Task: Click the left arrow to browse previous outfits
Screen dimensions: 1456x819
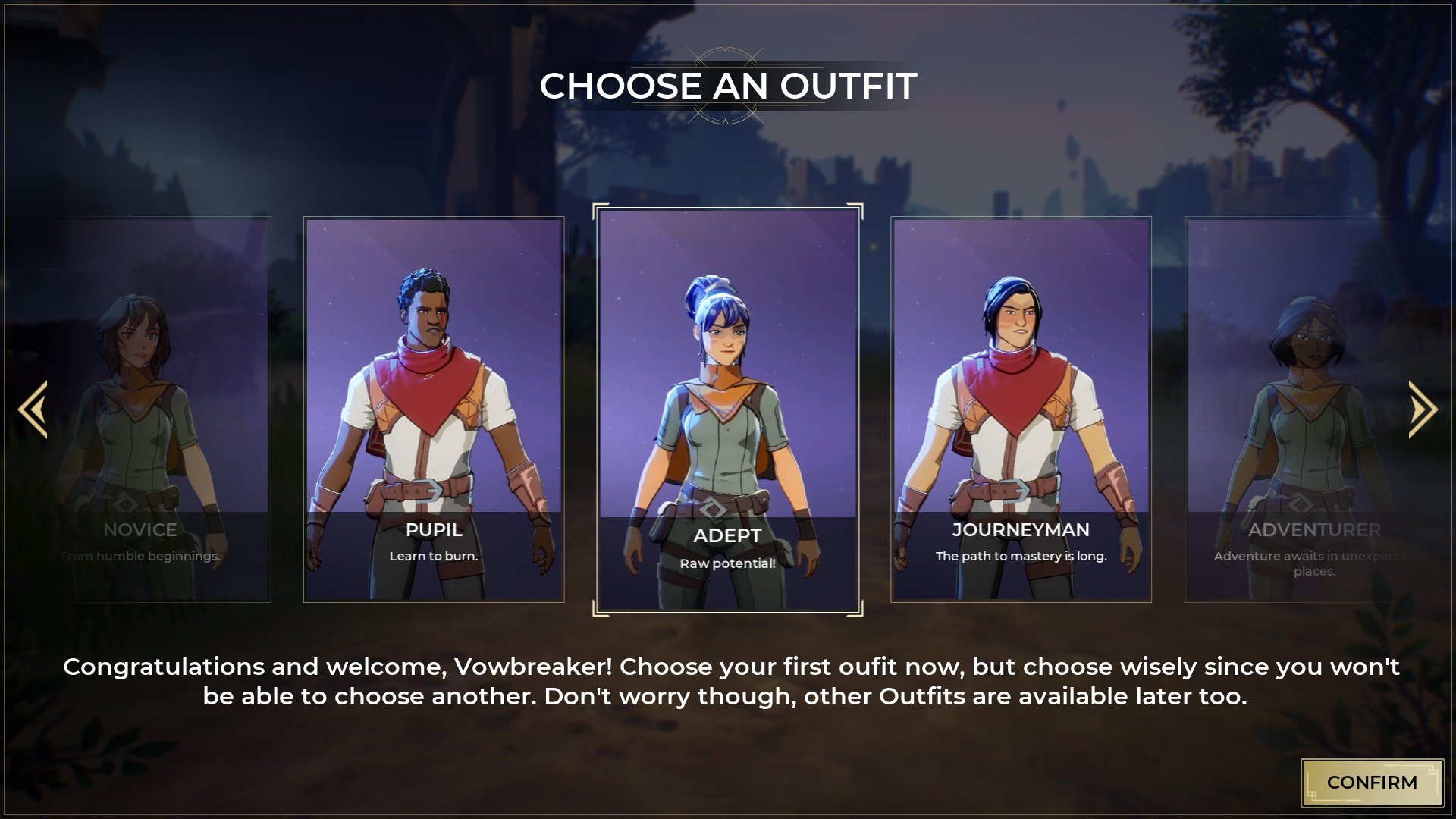Action: click(x=33, y=409)
